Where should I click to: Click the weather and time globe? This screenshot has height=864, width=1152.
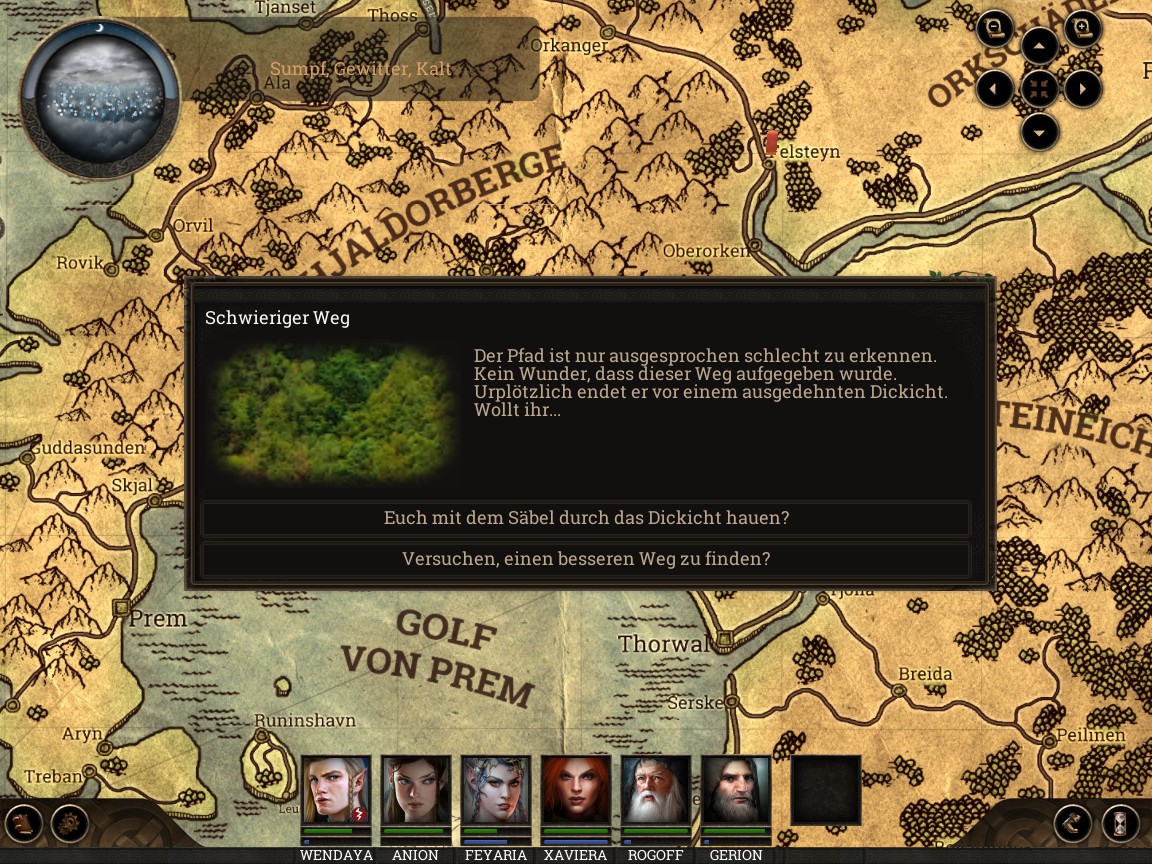click(x=99, y=97)
